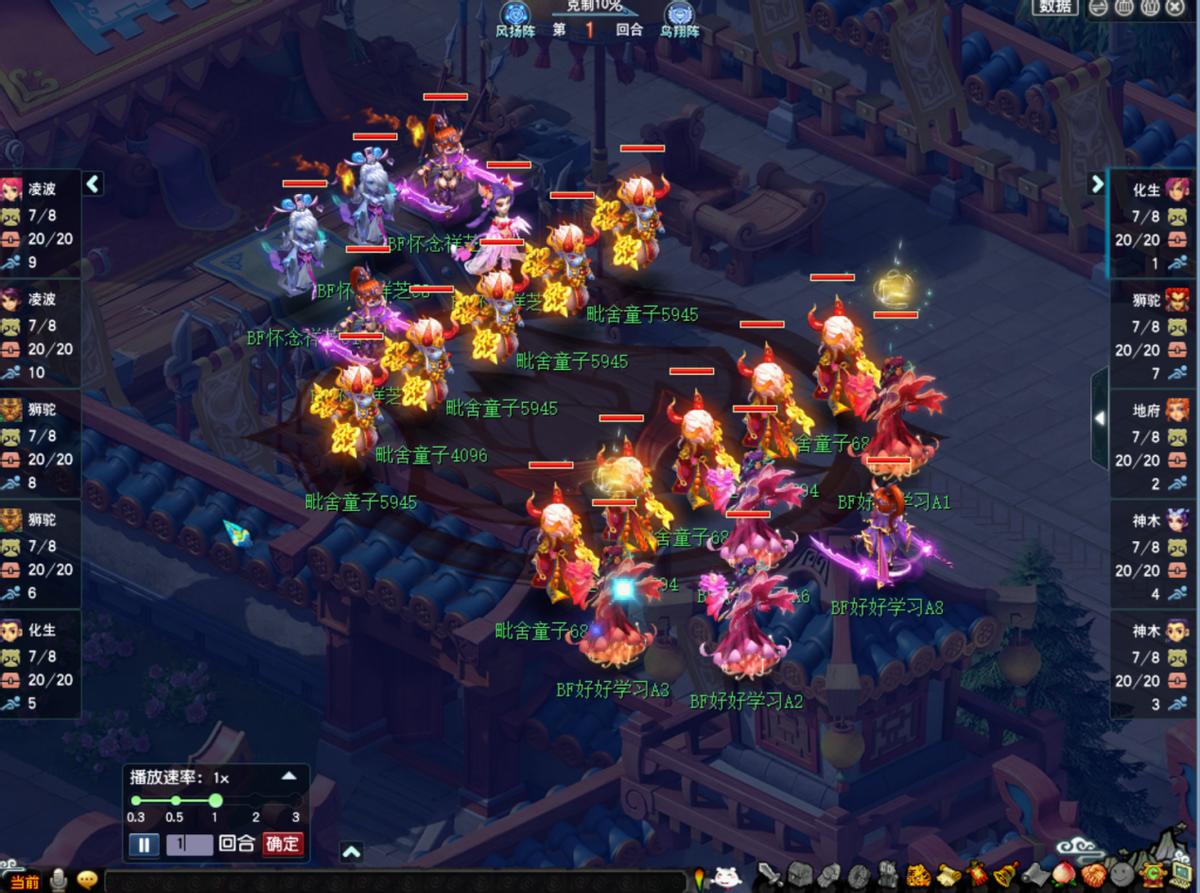Close the replay with the X icon

(x=1174, y=7)
